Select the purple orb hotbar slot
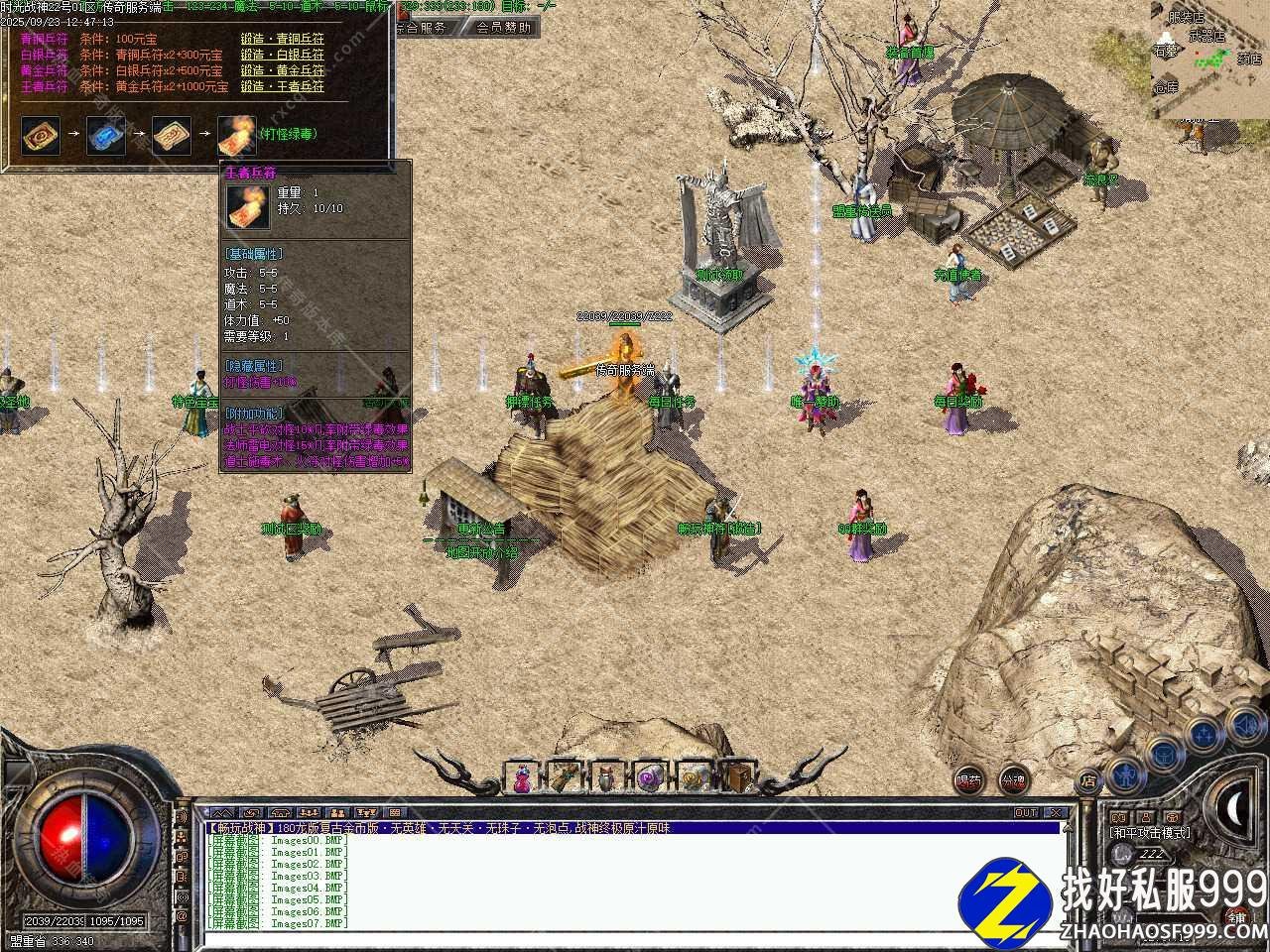The height and width of the screenshot is (952, 1270). tap(650, 778)
